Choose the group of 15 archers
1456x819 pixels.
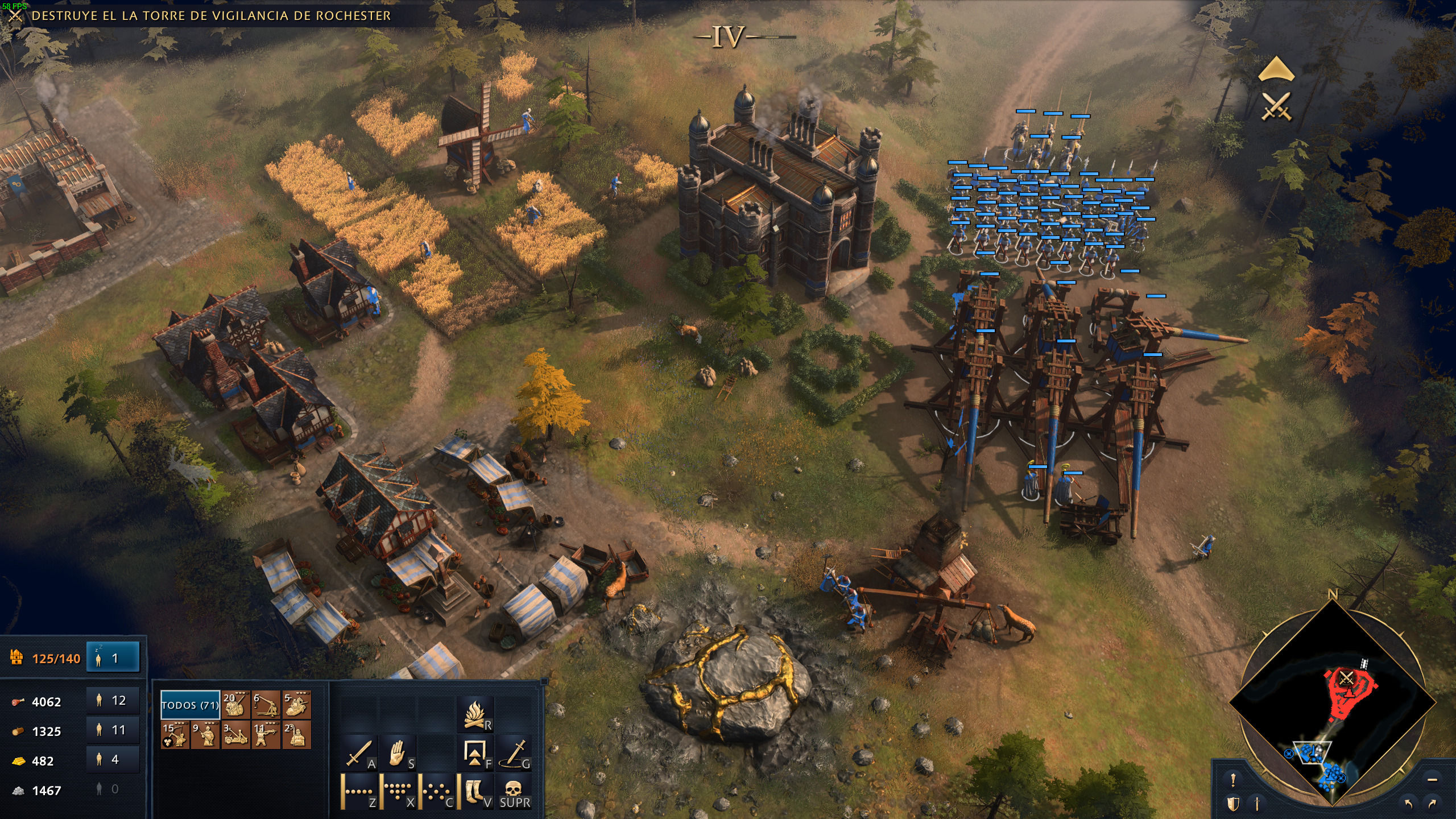[x=175, y=735]
